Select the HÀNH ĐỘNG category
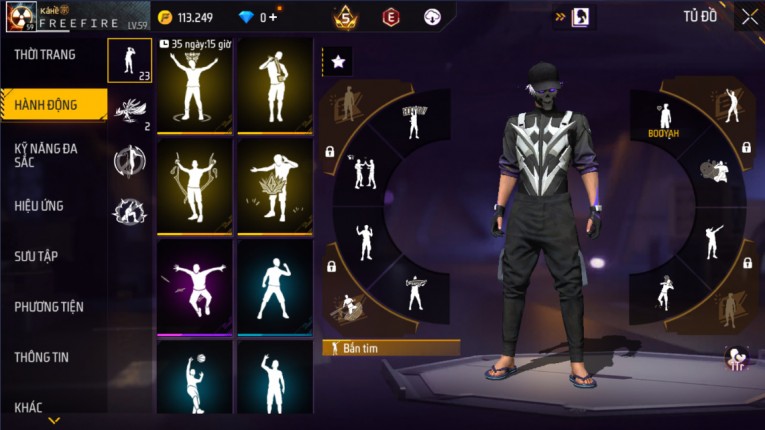Image resolution: width=765 pixels, height=430 pixels. point(48,104)
